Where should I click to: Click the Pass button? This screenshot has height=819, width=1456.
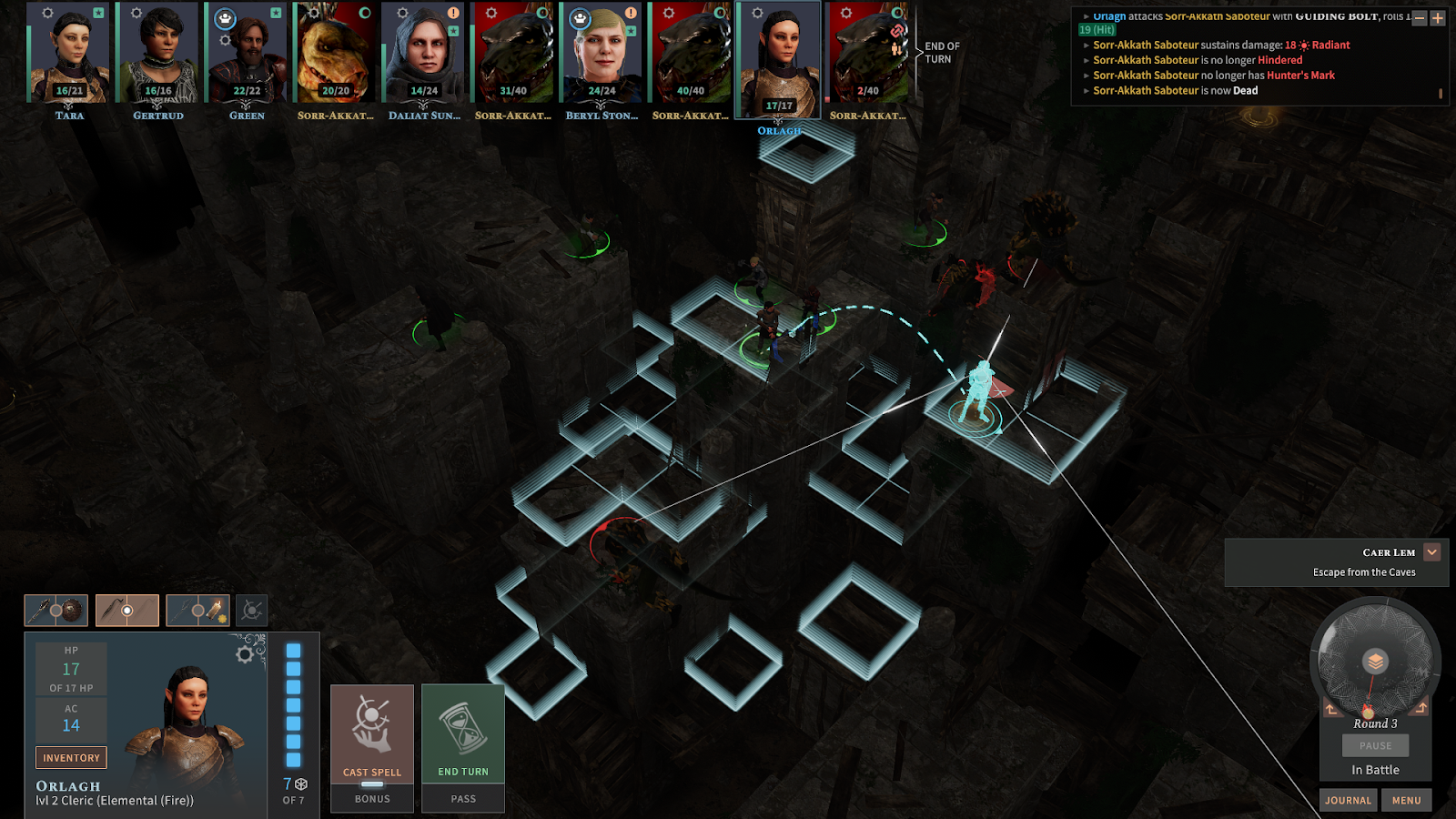pyautogui.click(x=463, y=798)
